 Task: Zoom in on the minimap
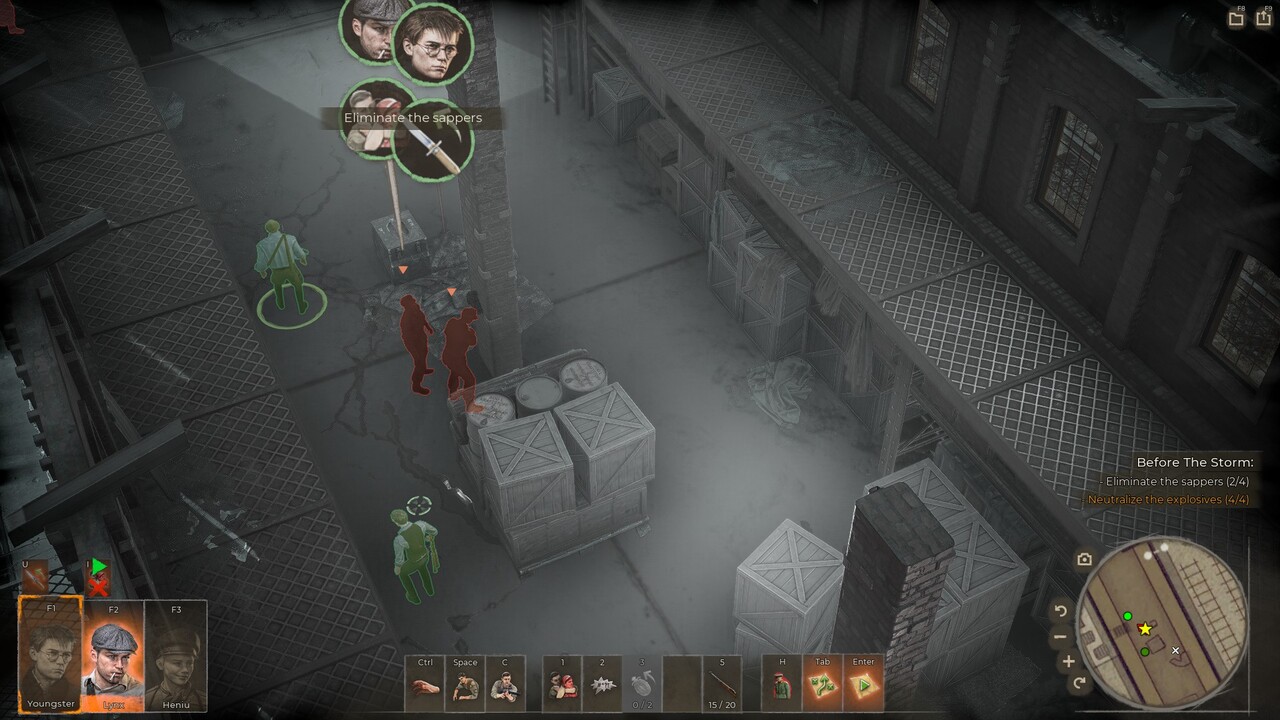pyautogui.click(x=1068, y=661)
